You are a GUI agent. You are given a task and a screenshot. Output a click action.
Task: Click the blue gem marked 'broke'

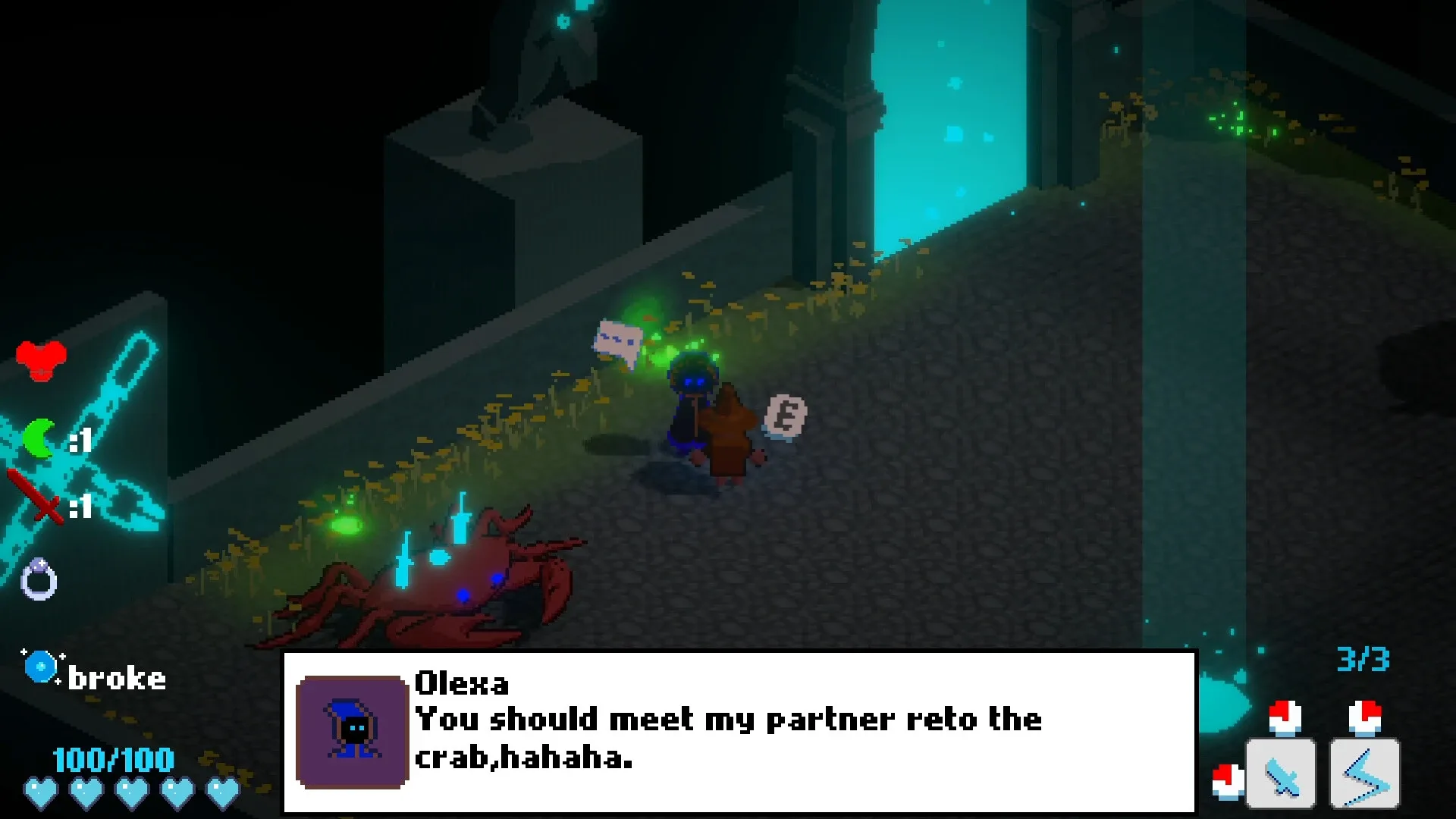click(x=39, y=667)
